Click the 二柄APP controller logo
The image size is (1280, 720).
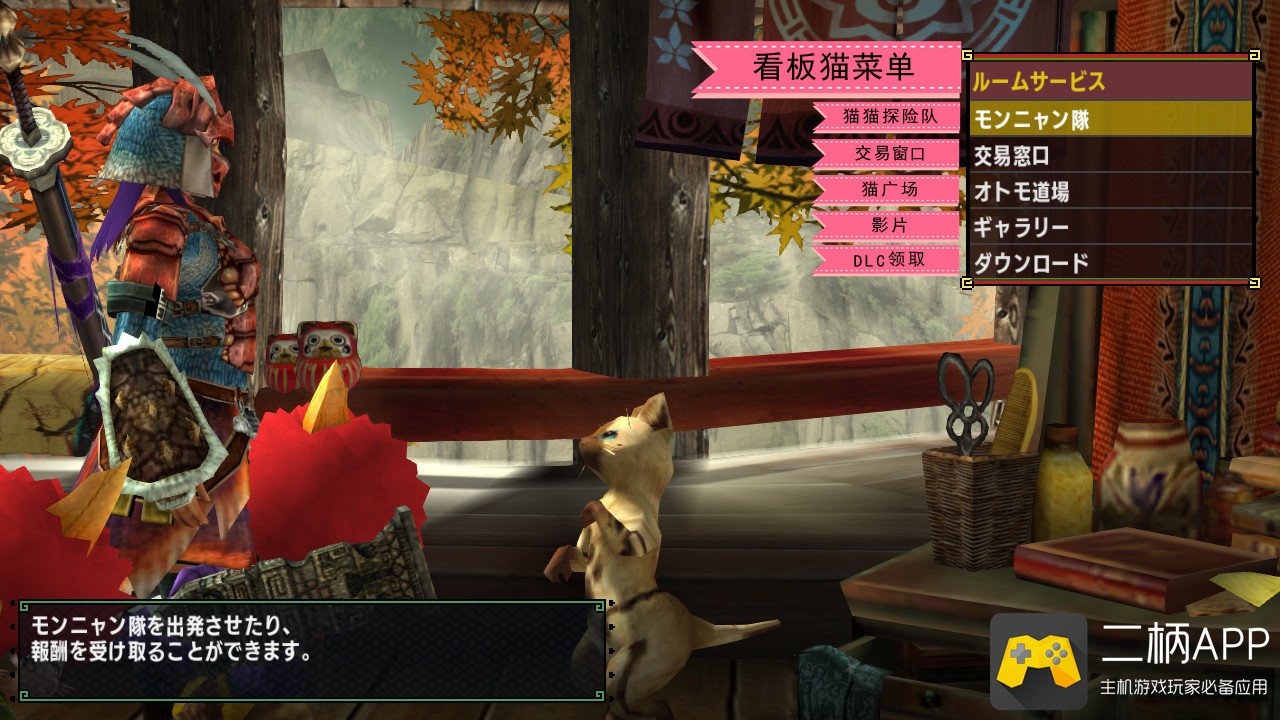tap(1038, 661)
